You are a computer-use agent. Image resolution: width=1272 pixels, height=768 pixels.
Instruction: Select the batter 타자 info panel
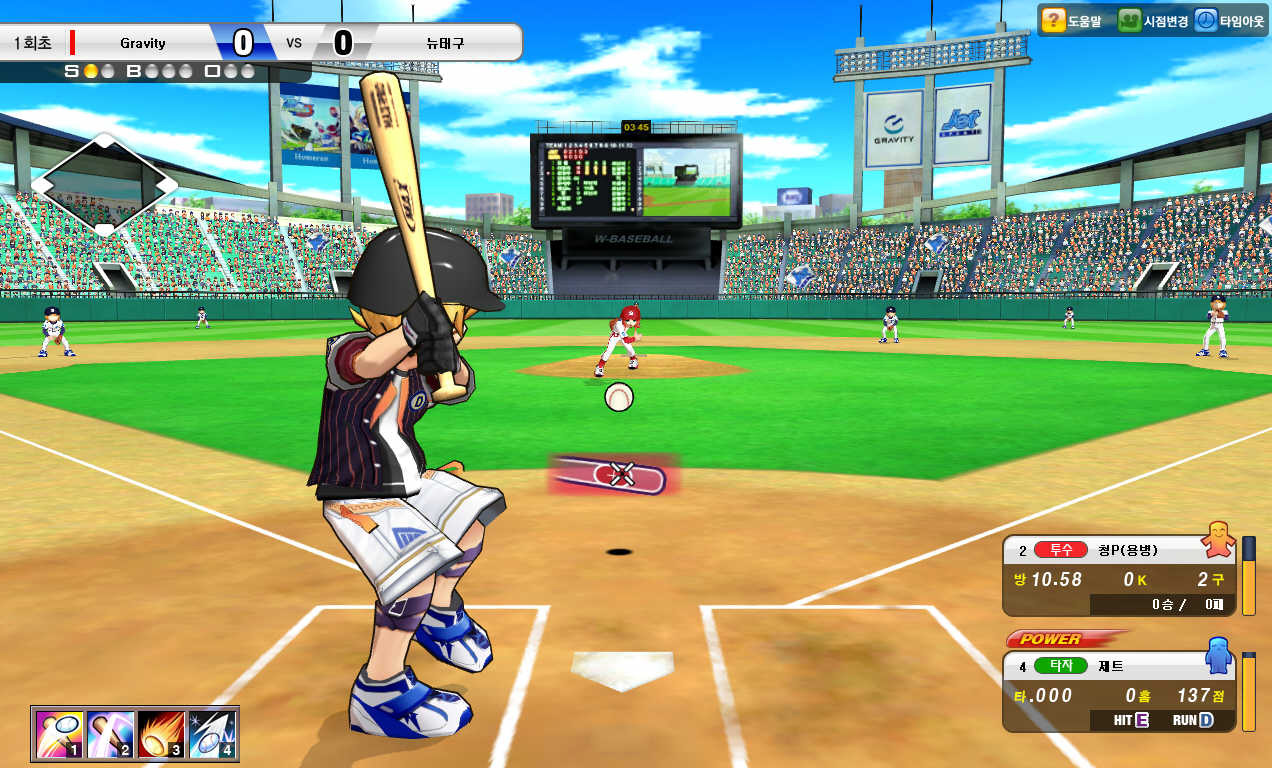[x=1118, y=692]
